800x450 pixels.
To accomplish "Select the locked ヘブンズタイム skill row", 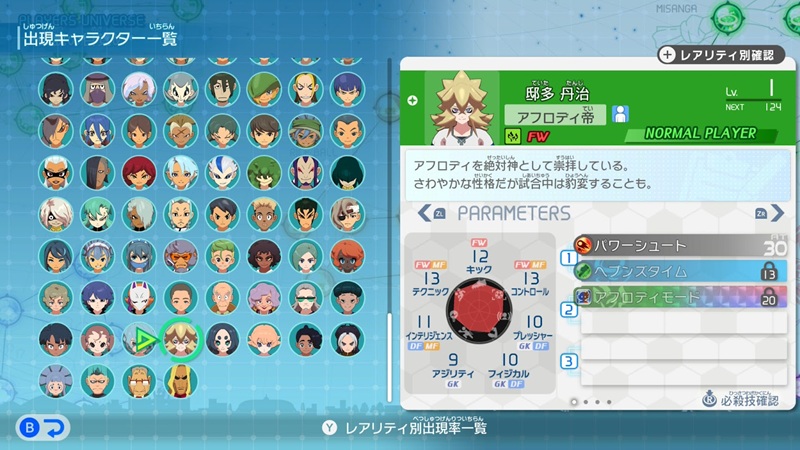I will coord(680,272).
